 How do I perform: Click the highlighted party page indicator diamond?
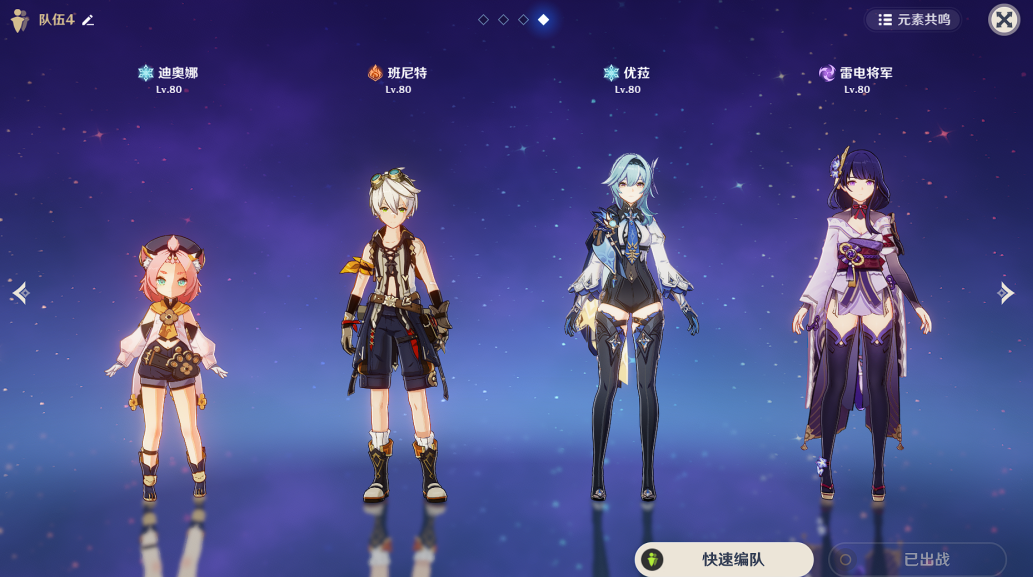(x=543, y=20)
